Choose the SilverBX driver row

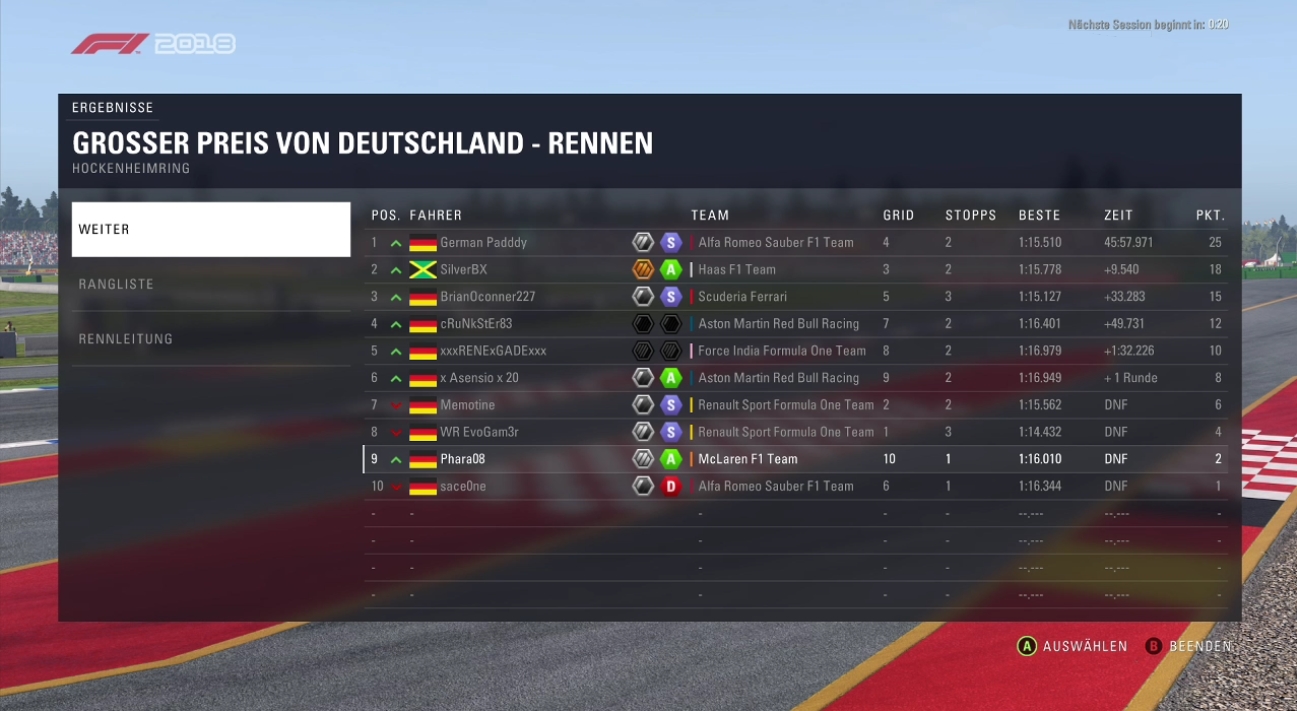click(x=795, y=269)
